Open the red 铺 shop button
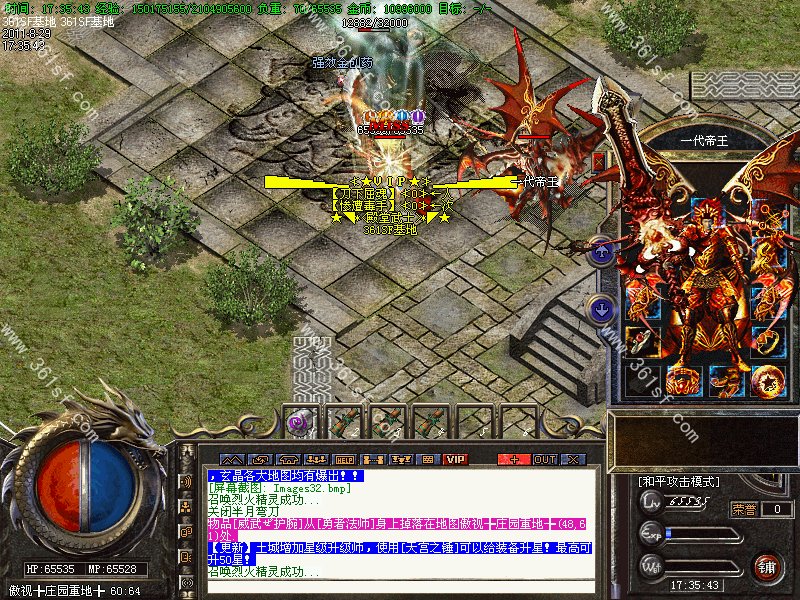 [767, 568]
